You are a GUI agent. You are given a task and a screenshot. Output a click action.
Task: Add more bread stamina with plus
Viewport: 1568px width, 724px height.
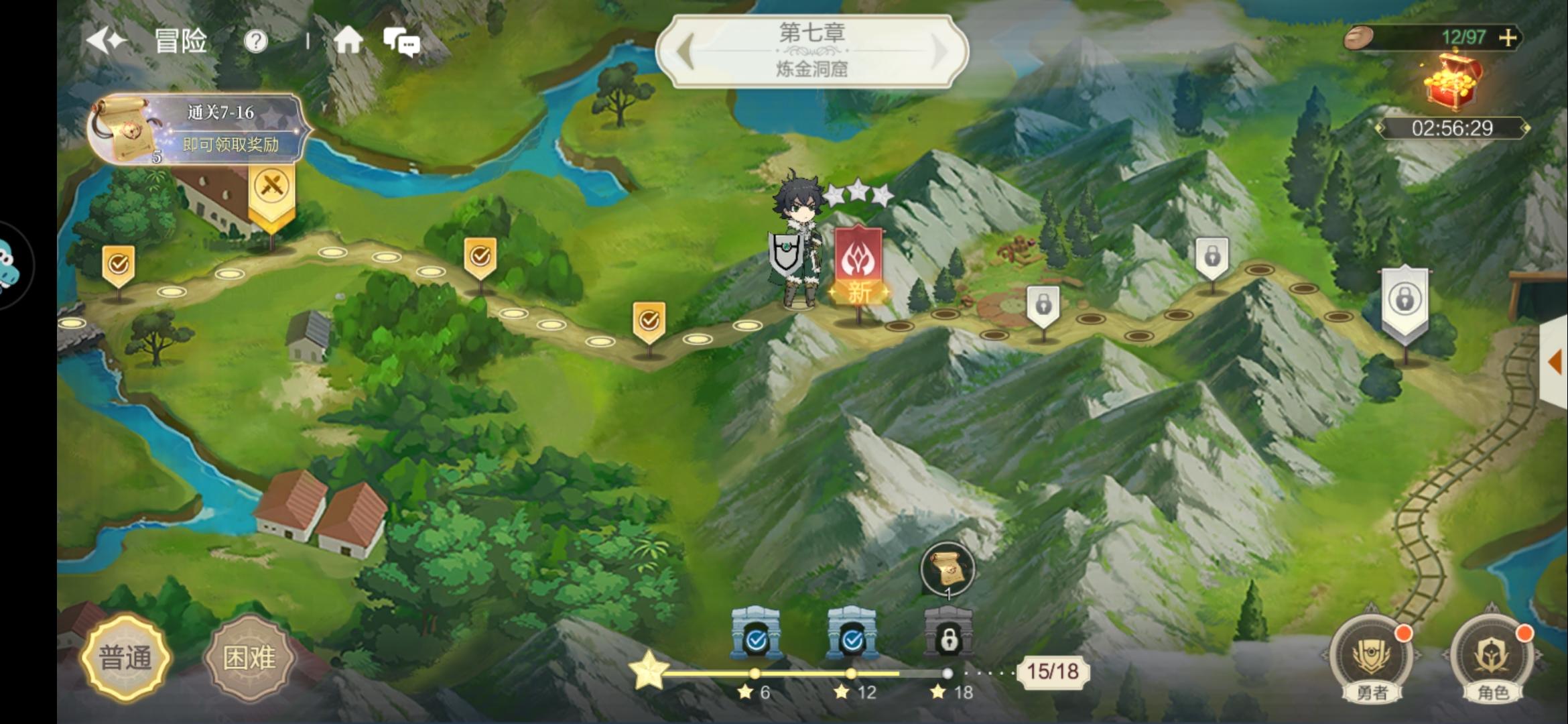(1508, 38)
